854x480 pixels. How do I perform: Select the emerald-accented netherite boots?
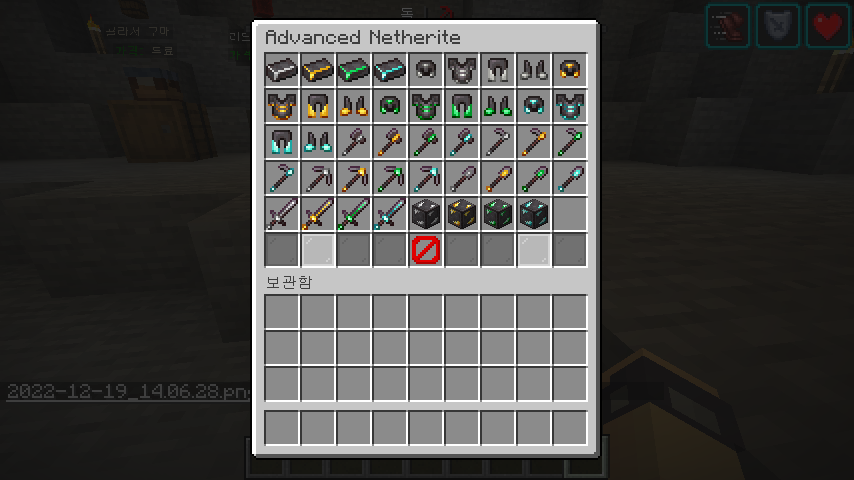[498, 106]
